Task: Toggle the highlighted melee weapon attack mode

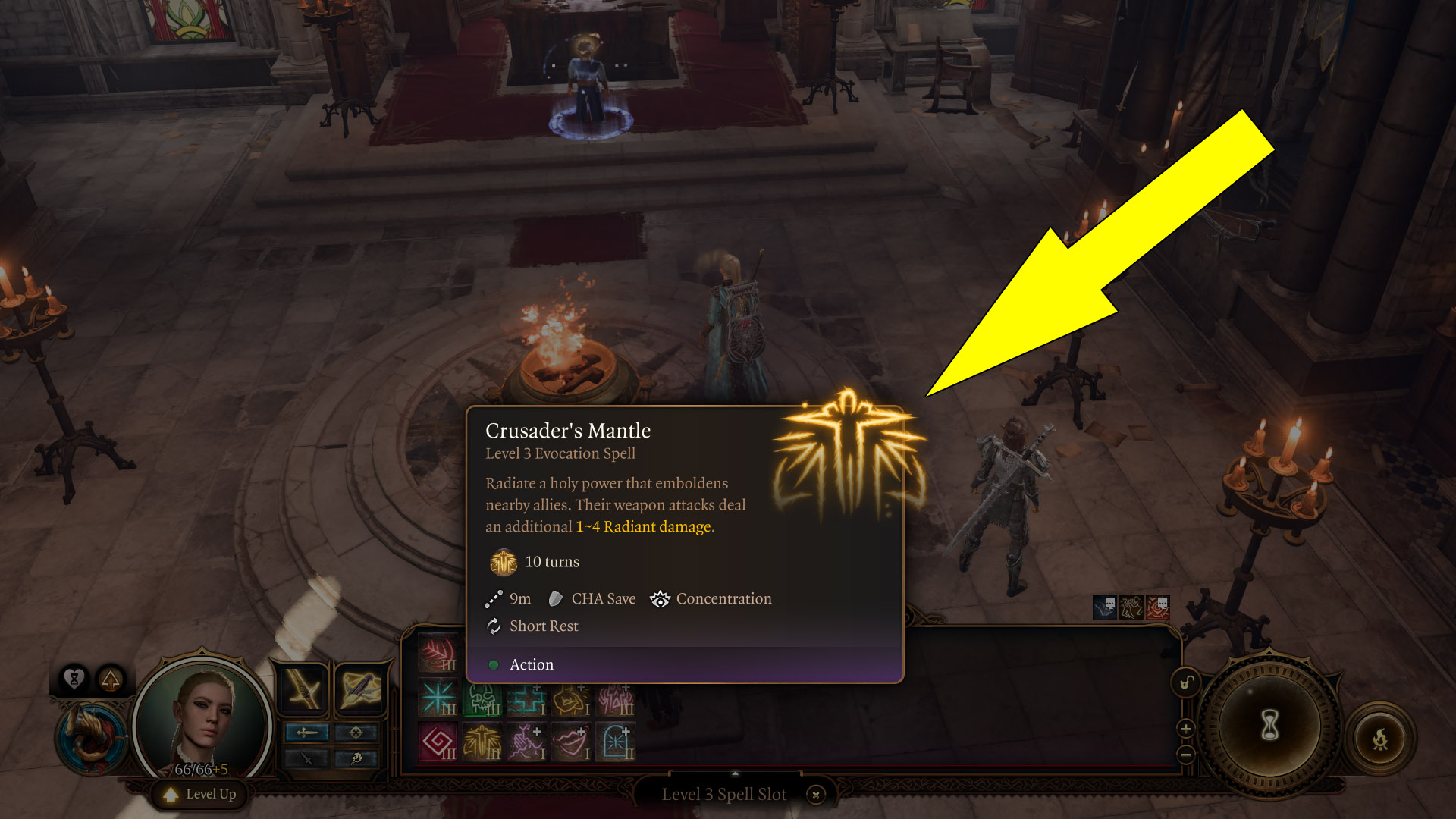Action: point(307,732)
